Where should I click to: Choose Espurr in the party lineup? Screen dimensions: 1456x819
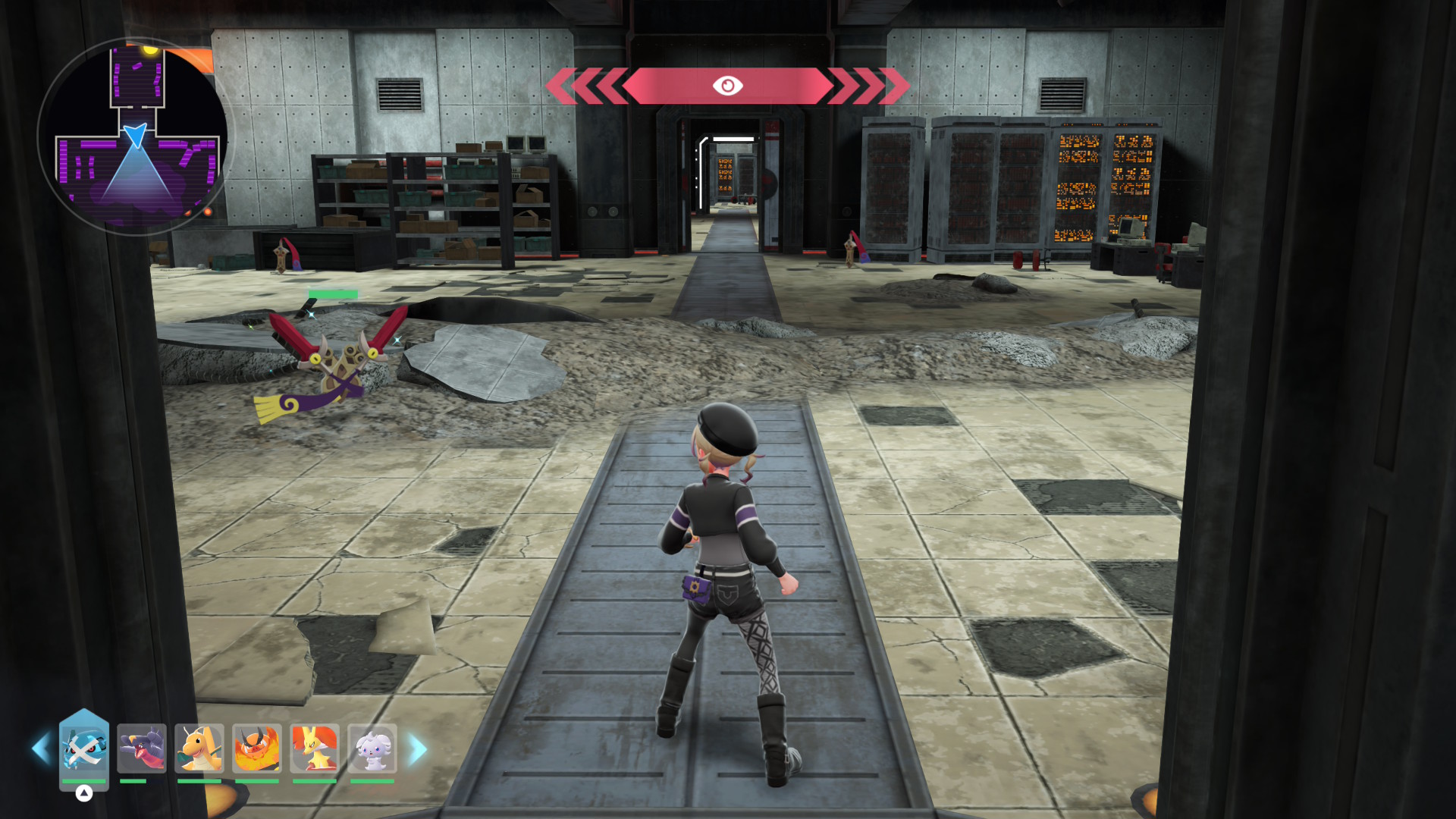pos(372,748)
